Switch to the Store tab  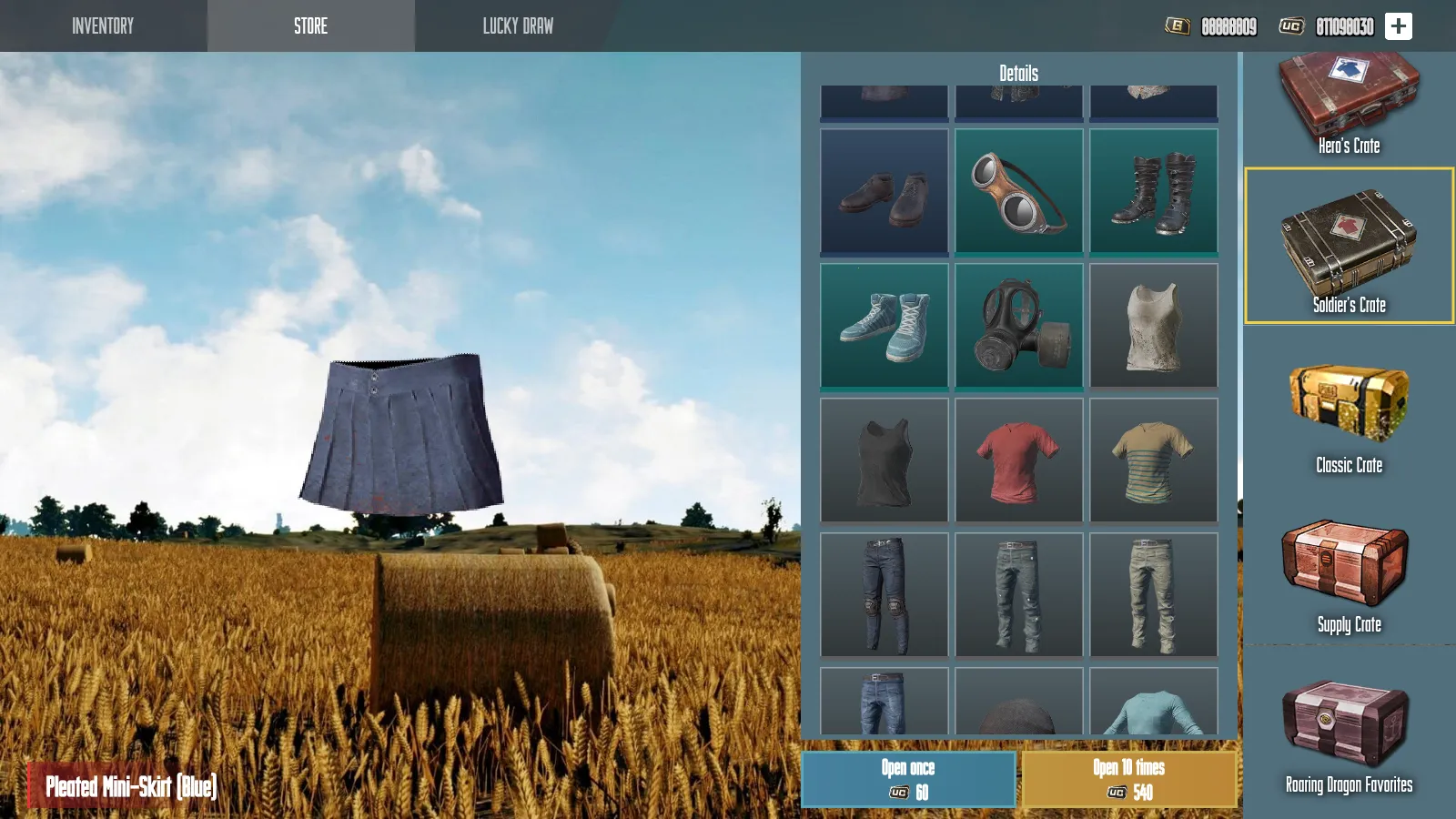(x=309, y=25)
